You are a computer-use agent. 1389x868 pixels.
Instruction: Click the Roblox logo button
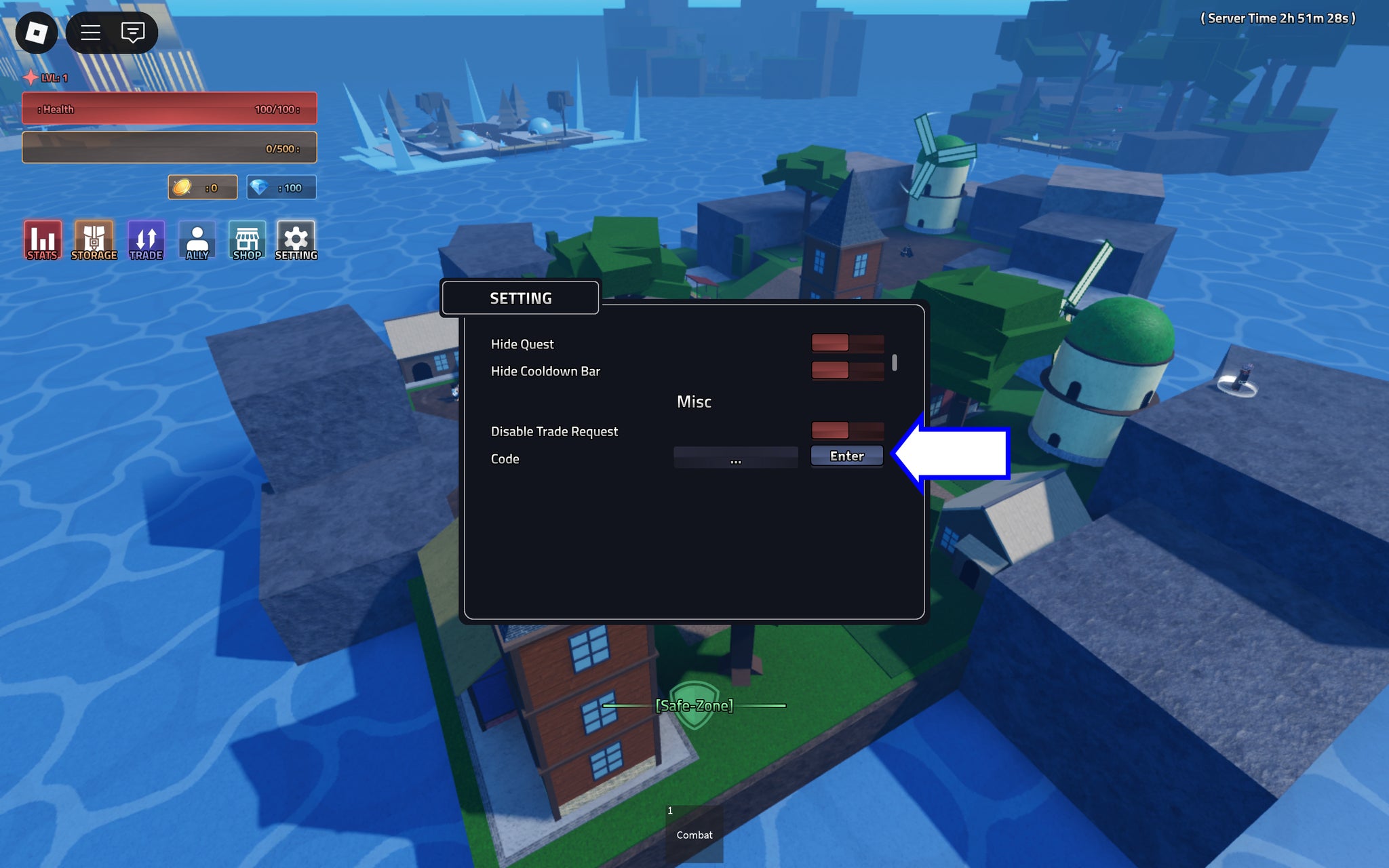pos(37,32)
